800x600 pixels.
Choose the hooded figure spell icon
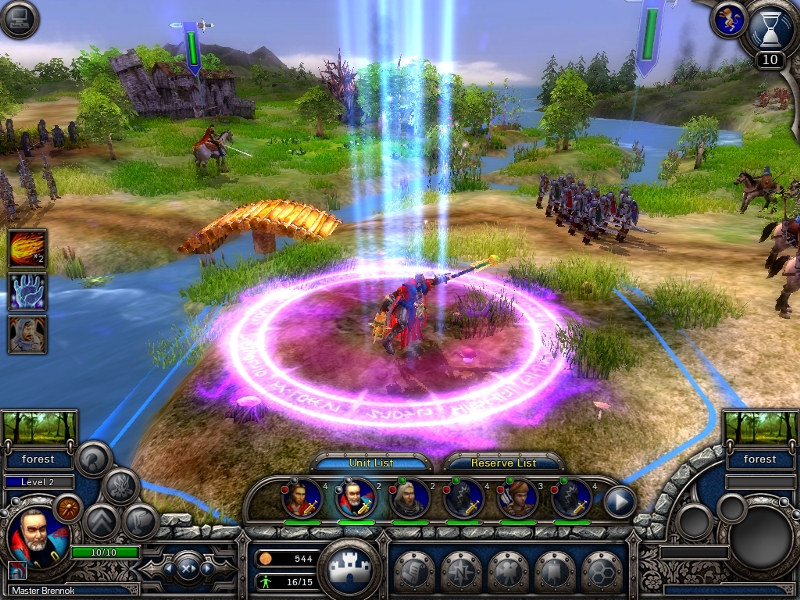click(x=27, y=335)
